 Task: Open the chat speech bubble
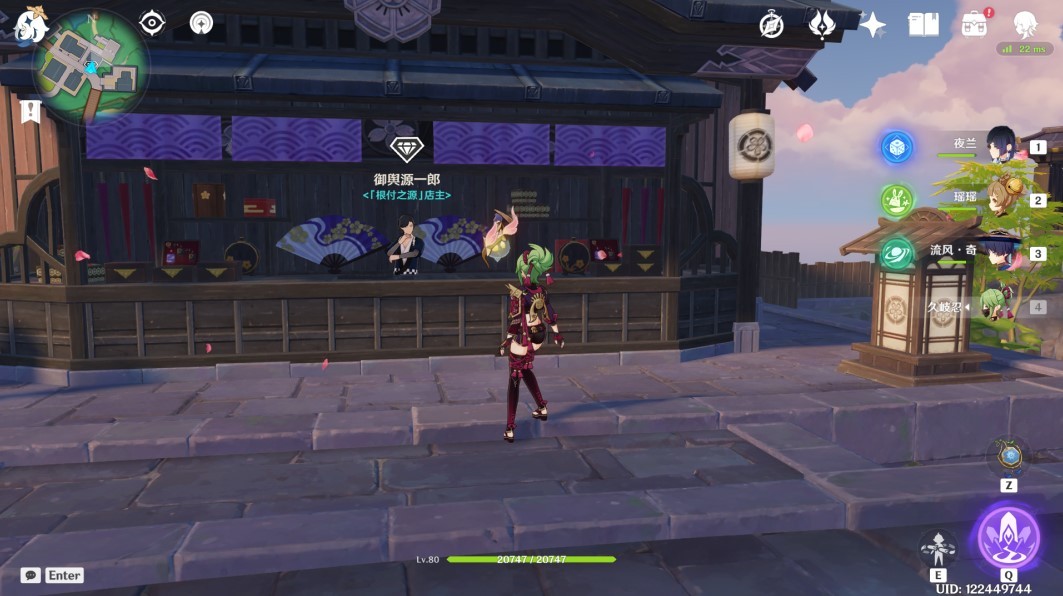pyautogui.click(x=31, y=575)
